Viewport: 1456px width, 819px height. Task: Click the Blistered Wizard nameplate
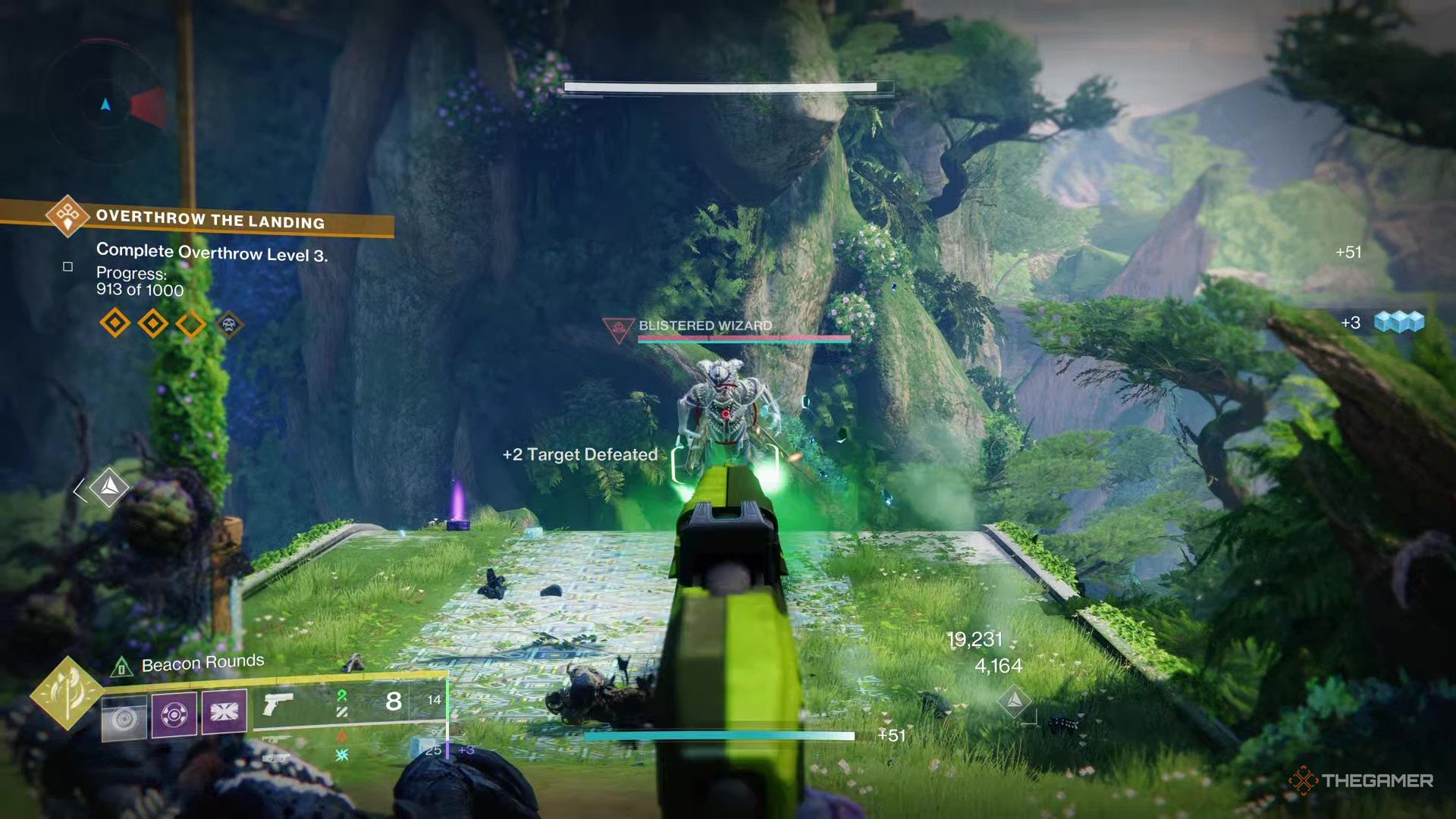click(x=706, y=325)
